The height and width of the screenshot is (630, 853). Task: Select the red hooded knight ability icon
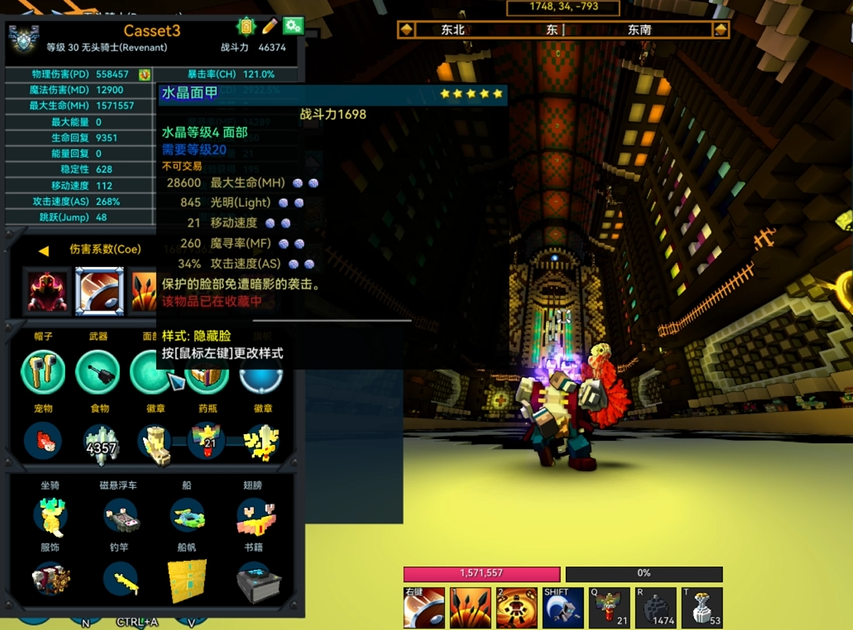(46, 291)
